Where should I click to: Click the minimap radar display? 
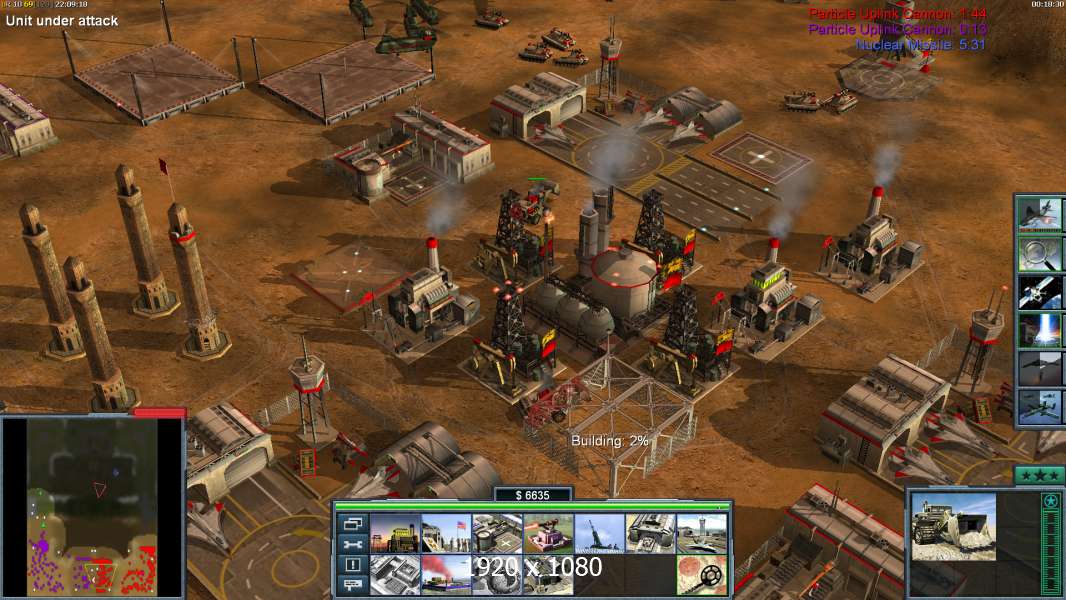[x=93, y=505]
